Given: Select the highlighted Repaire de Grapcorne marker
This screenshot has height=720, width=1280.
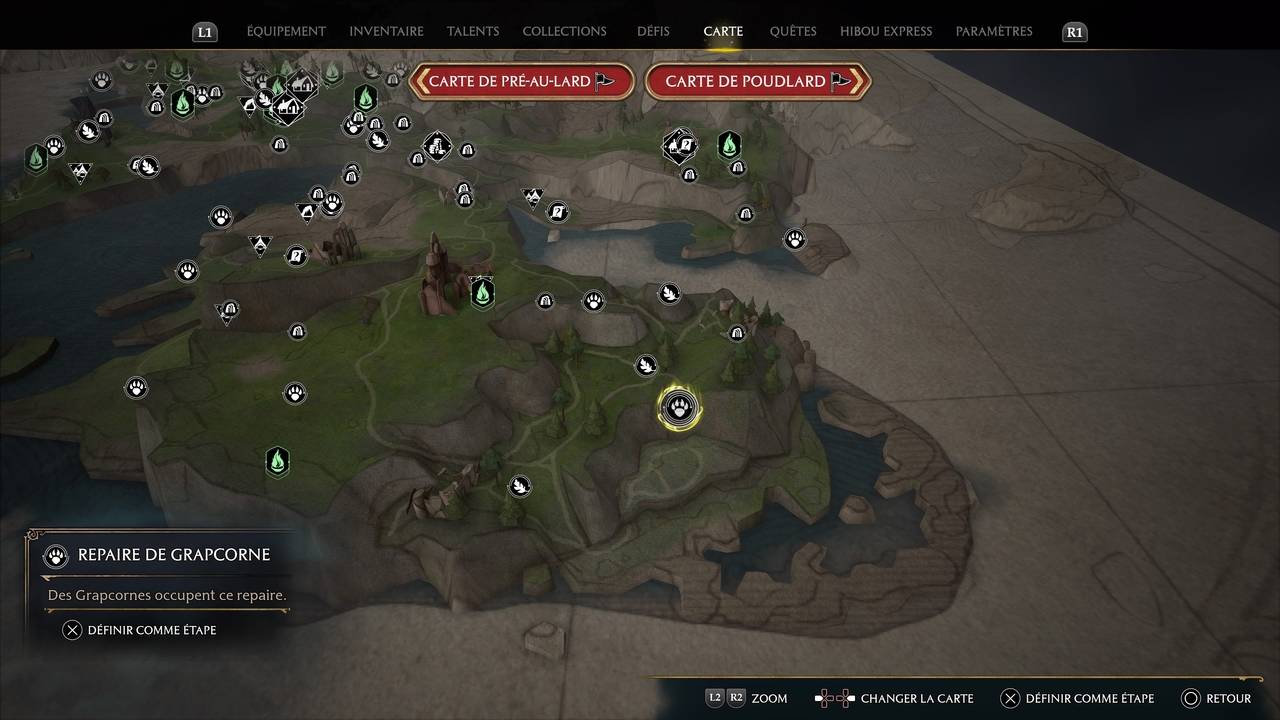Looking at the screenshot, I should (679, 409).
